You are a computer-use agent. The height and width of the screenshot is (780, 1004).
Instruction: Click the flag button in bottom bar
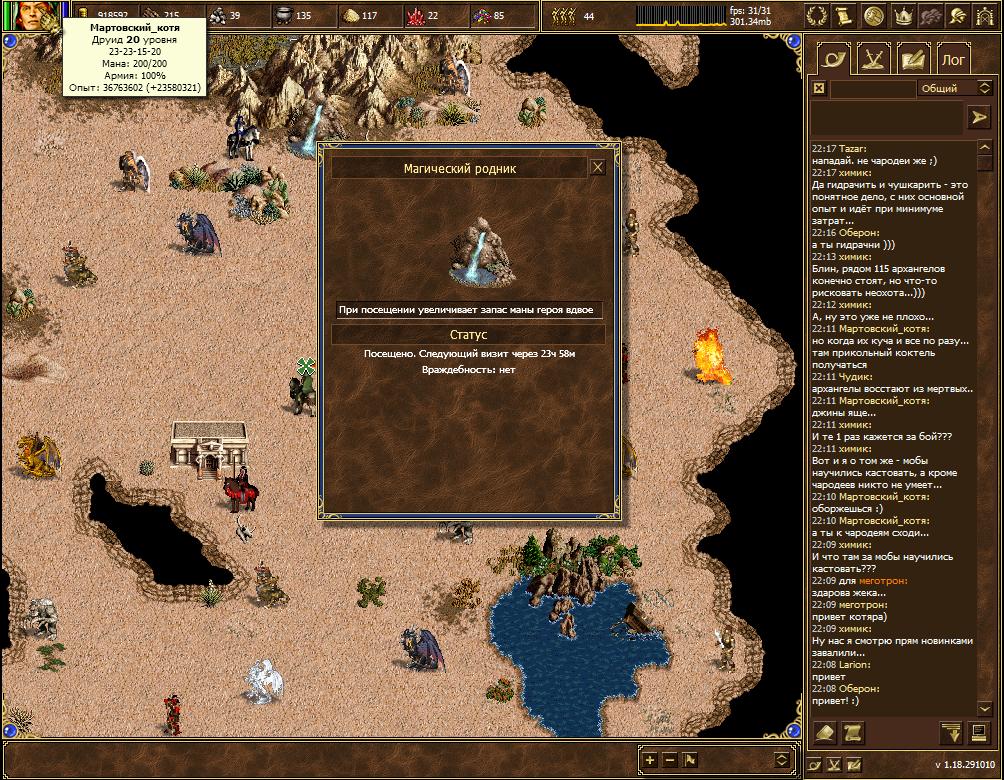690,759
